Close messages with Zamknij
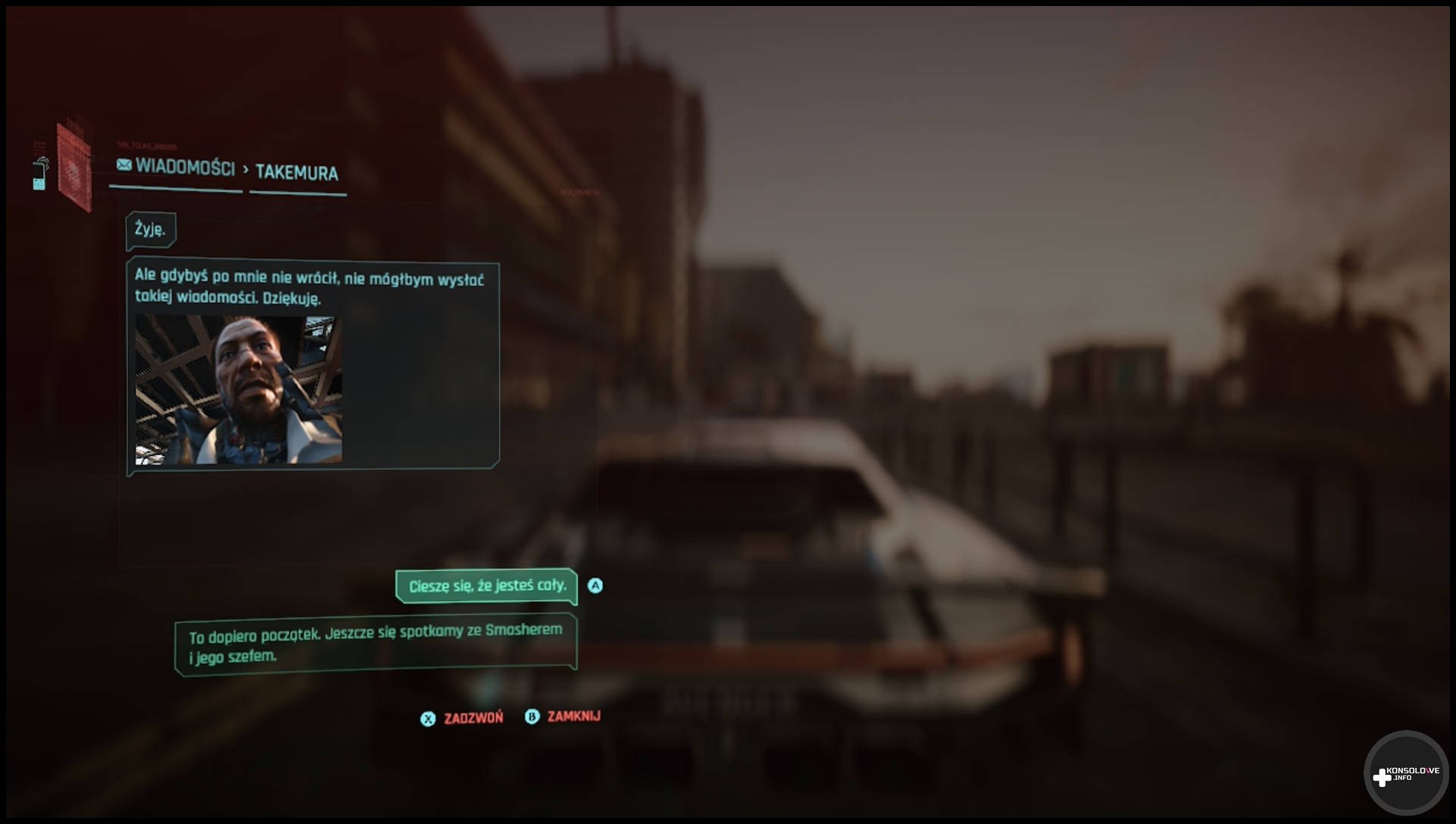 coord(563,716)
